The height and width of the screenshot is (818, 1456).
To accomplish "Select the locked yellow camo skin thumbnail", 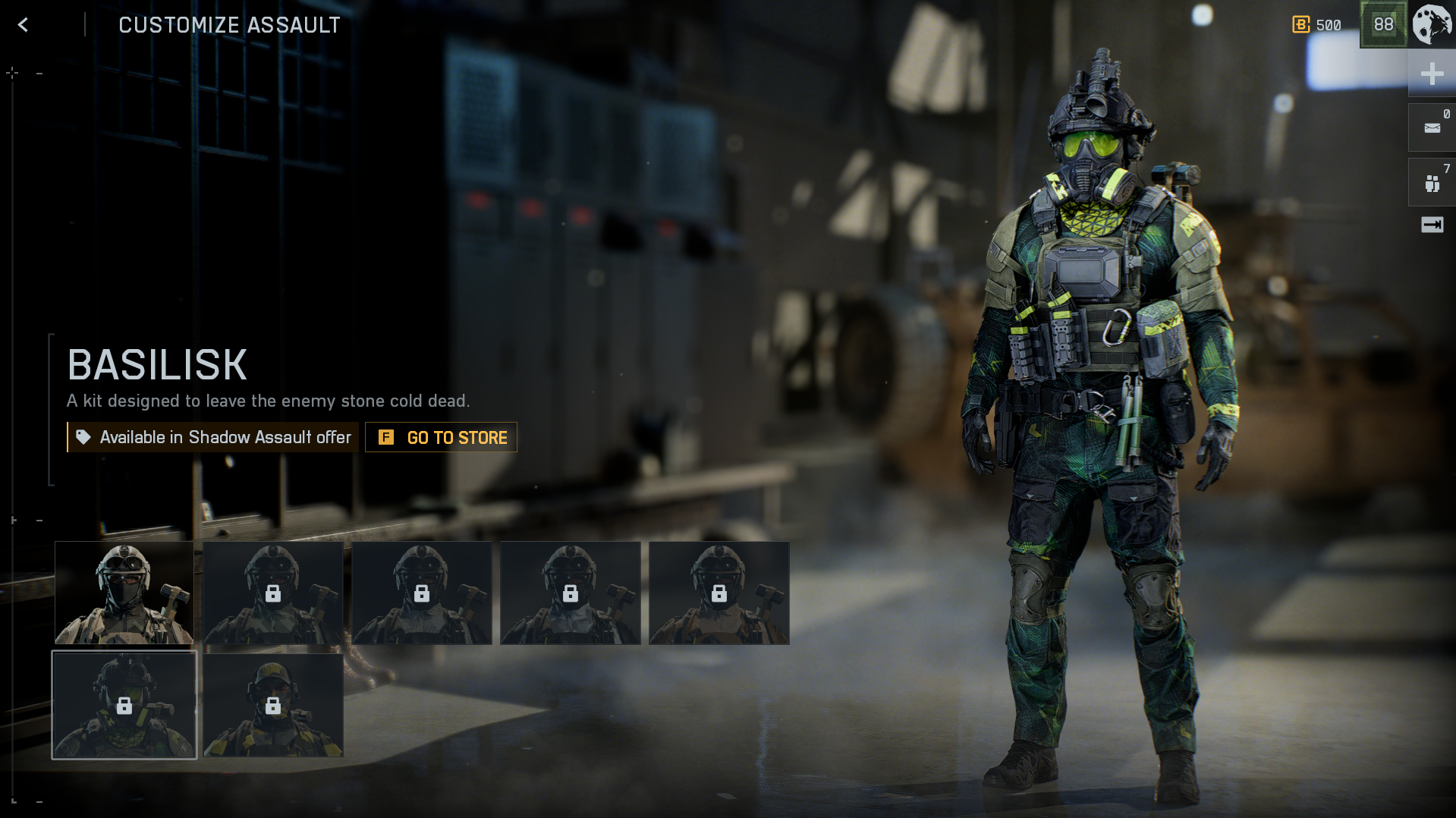I will pyautogui.click(x=273, y=705).
